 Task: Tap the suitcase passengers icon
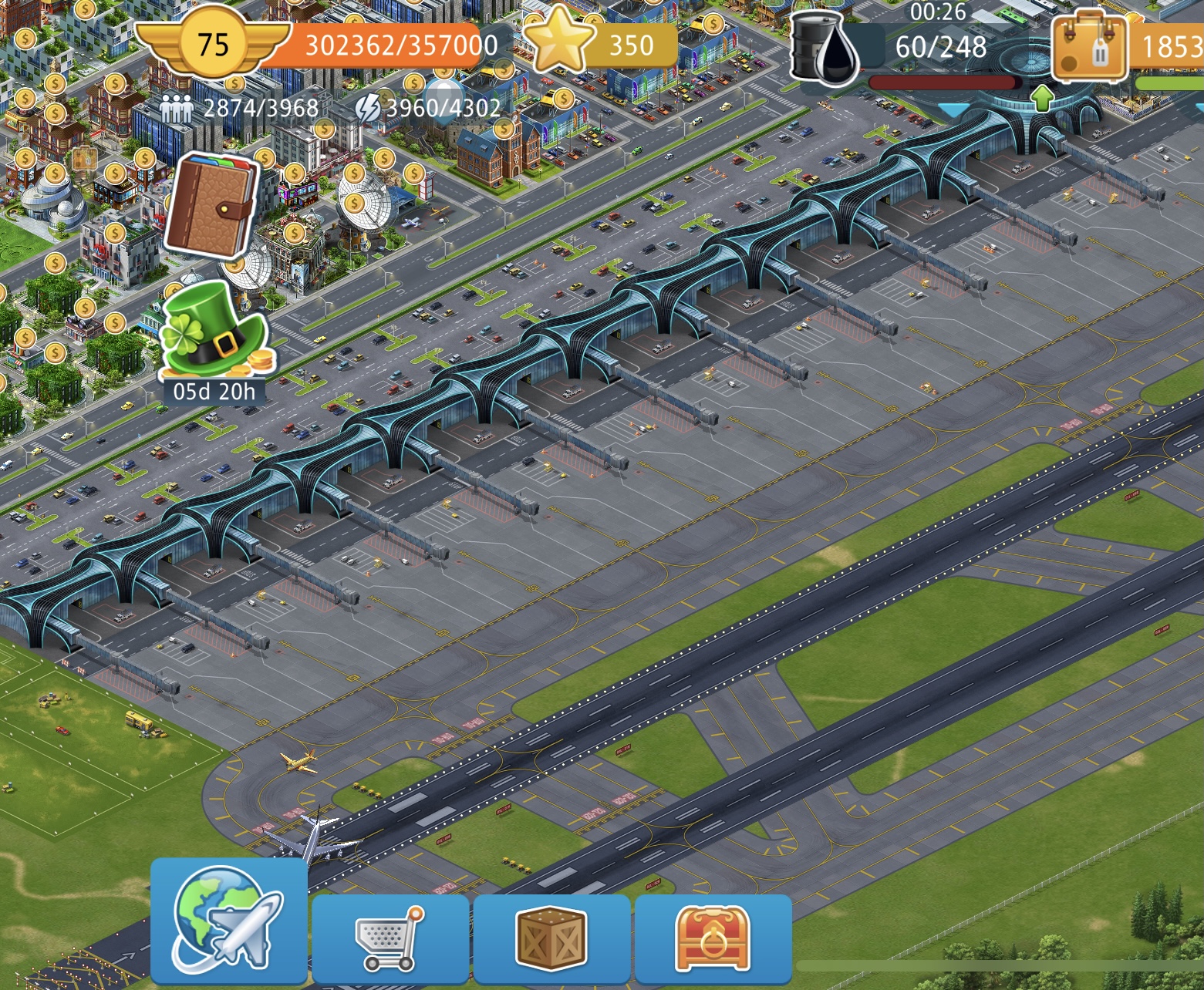click(1090, 46)
